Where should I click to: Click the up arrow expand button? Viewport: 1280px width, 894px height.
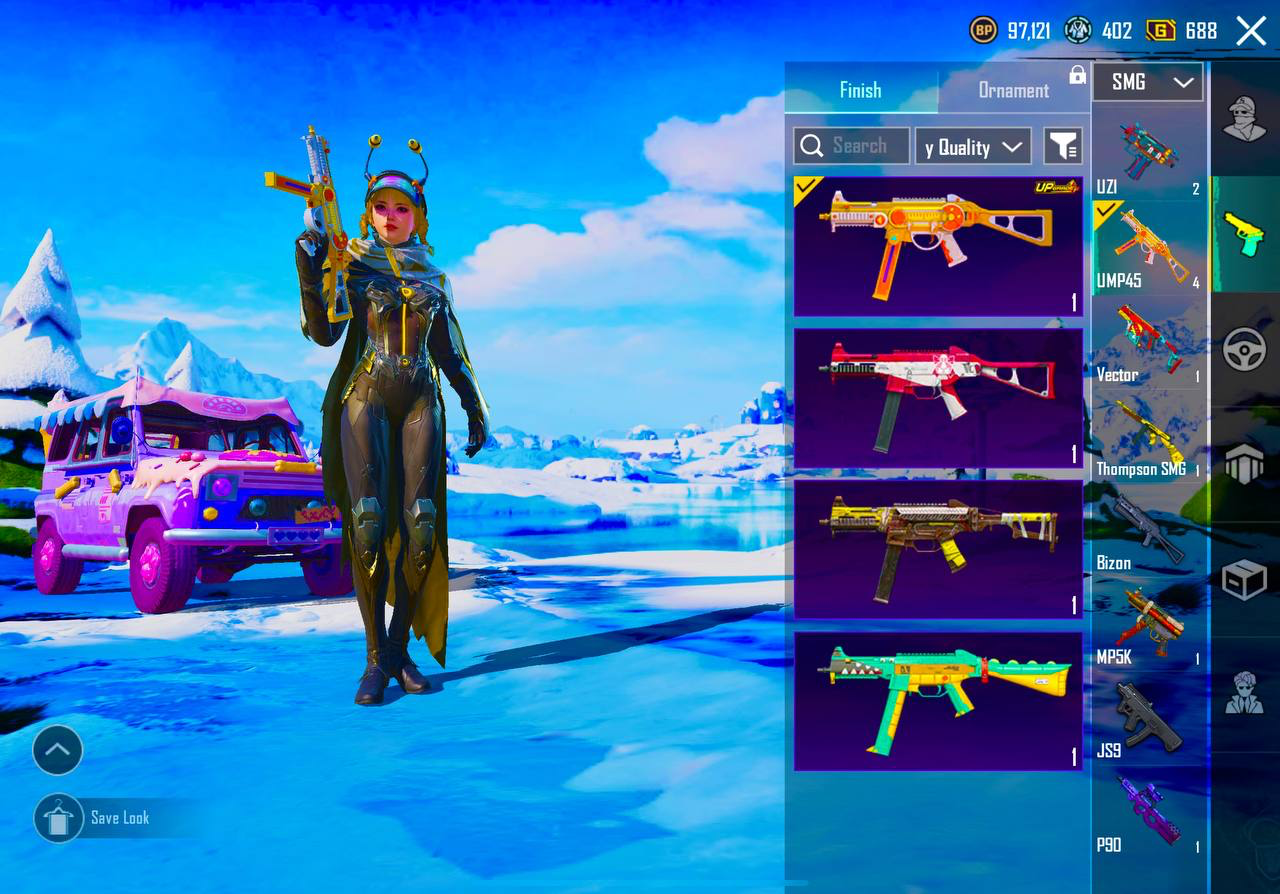point(57,750)
